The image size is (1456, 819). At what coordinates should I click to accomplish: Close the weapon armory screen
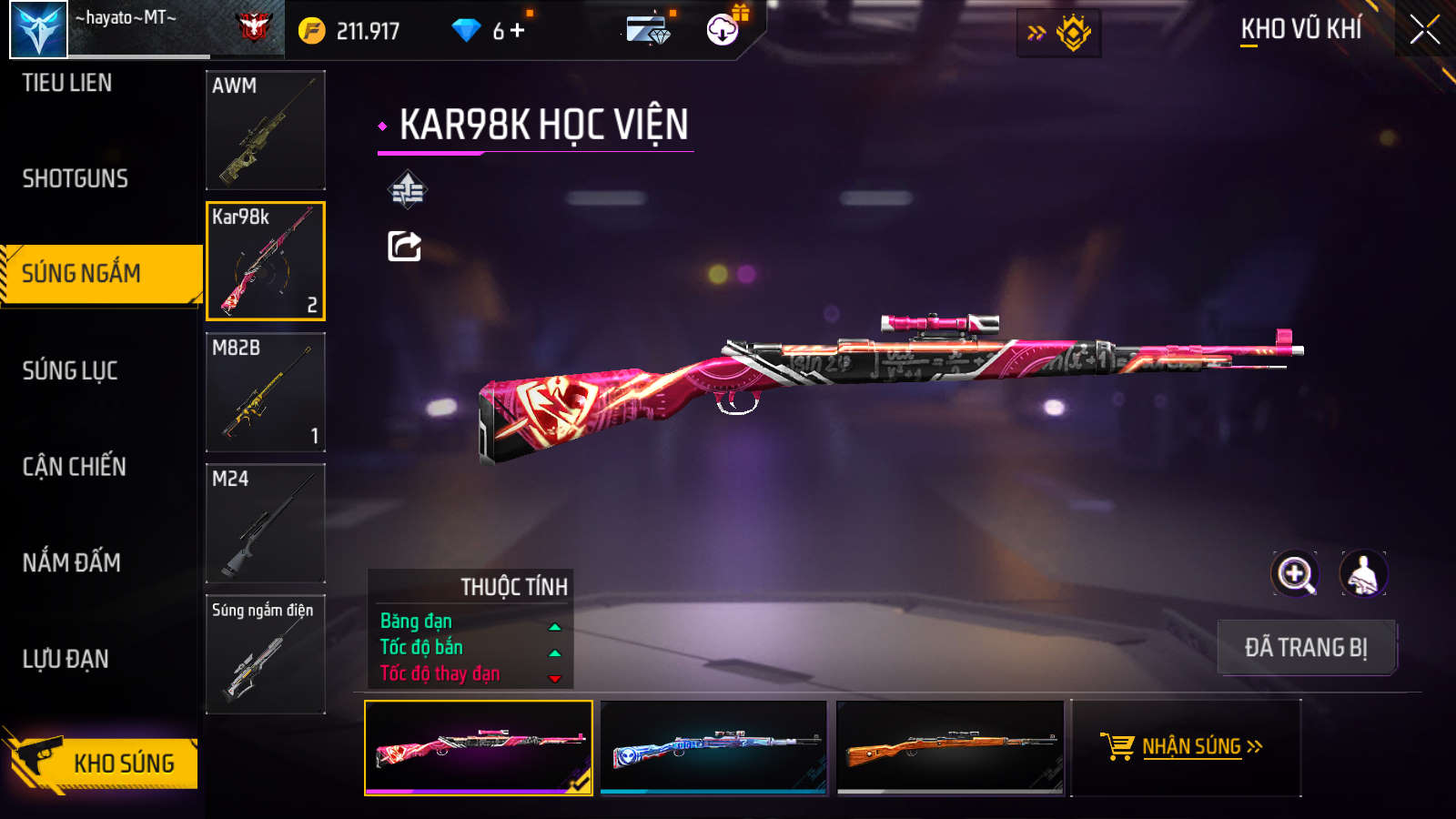coord(1424,30)
